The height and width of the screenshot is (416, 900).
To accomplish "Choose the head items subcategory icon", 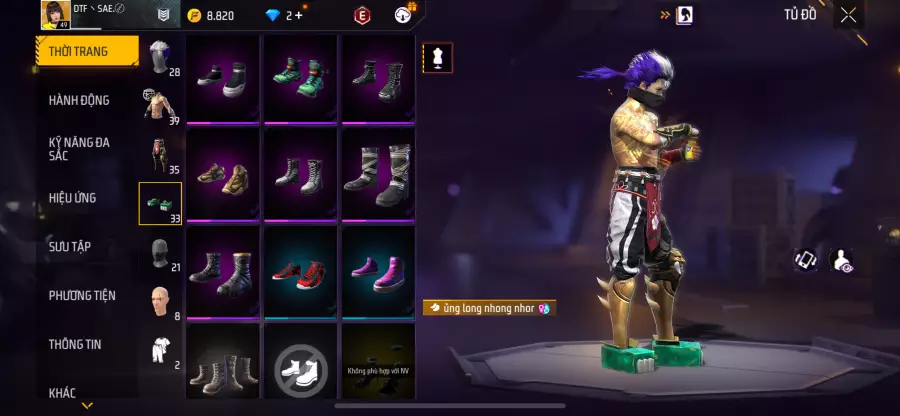I will (160, 58).
